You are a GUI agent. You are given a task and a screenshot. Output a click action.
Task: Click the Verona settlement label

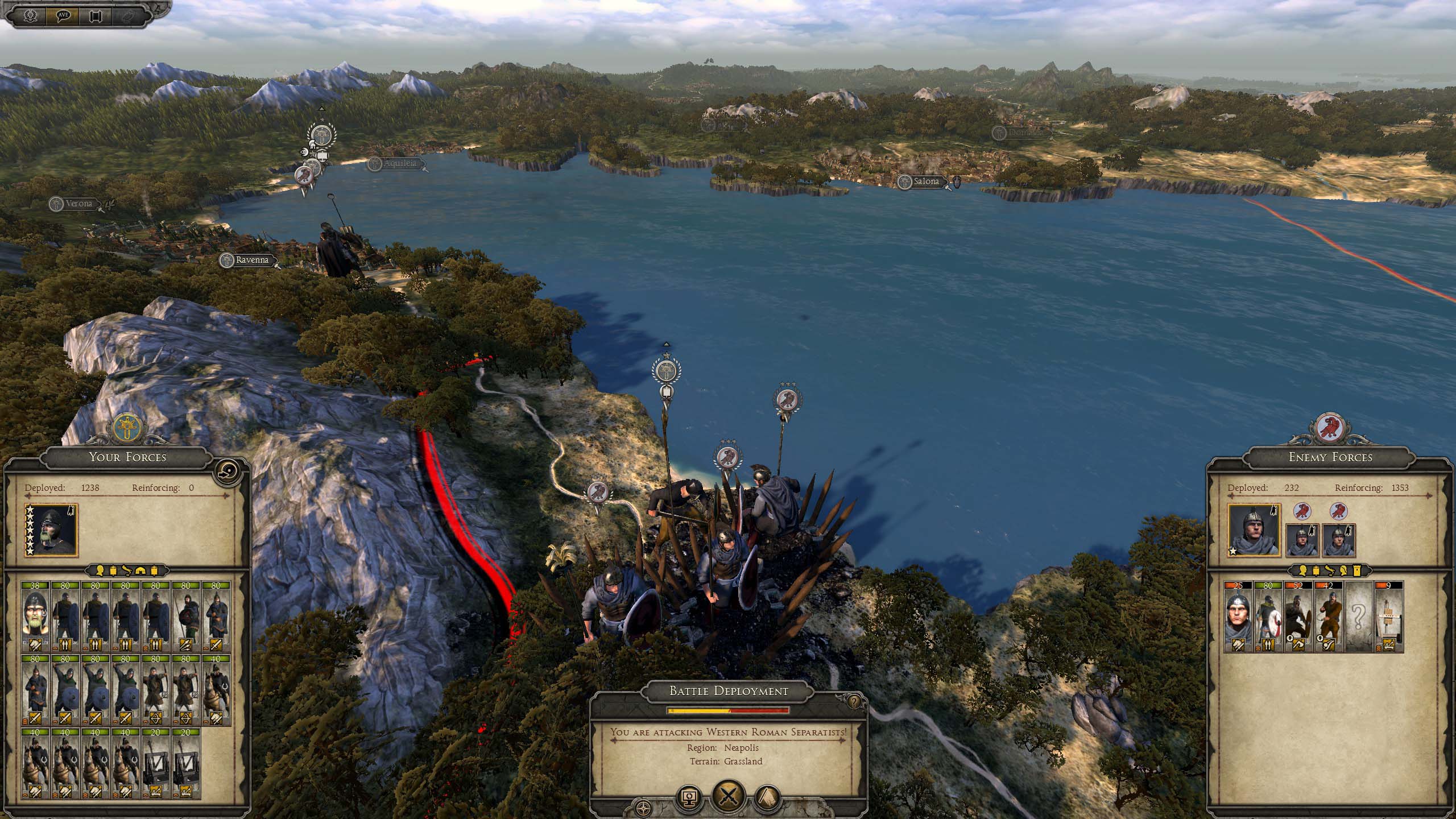tap(78, 204)
